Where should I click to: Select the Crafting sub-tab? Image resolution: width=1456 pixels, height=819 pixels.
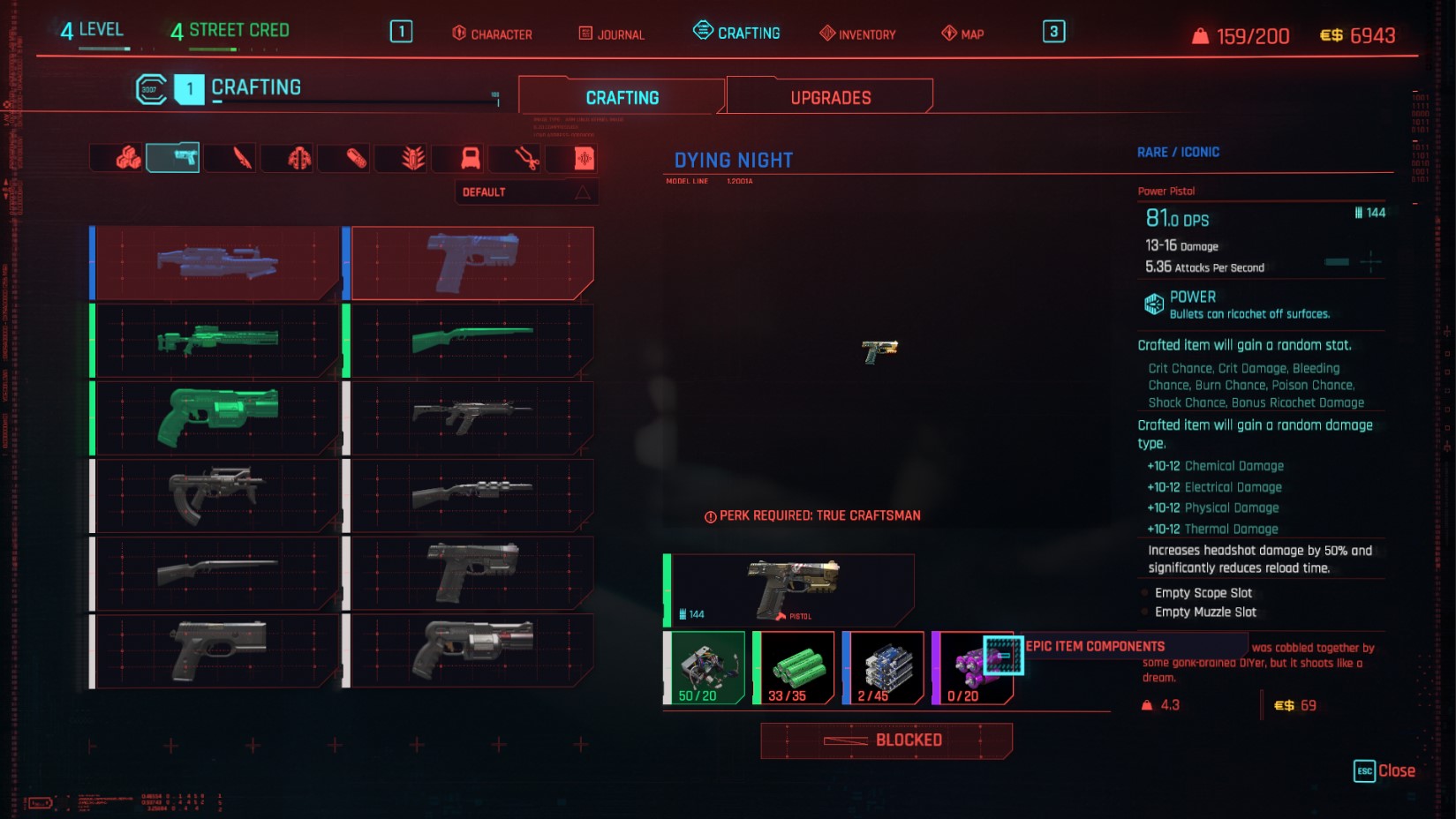coord(622,97)
